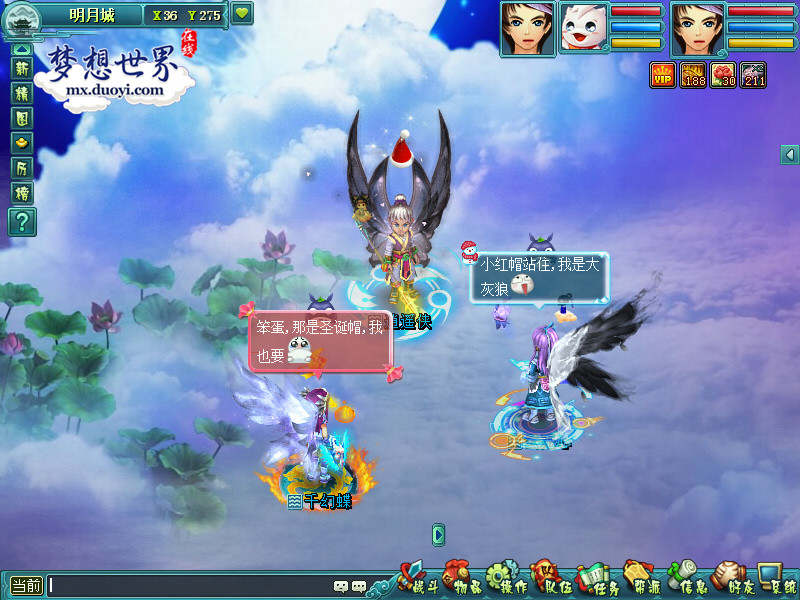The width and height of the screenshot is (800, 600).
Task: Click the VIP status icon
Action: tap(662, 75)
